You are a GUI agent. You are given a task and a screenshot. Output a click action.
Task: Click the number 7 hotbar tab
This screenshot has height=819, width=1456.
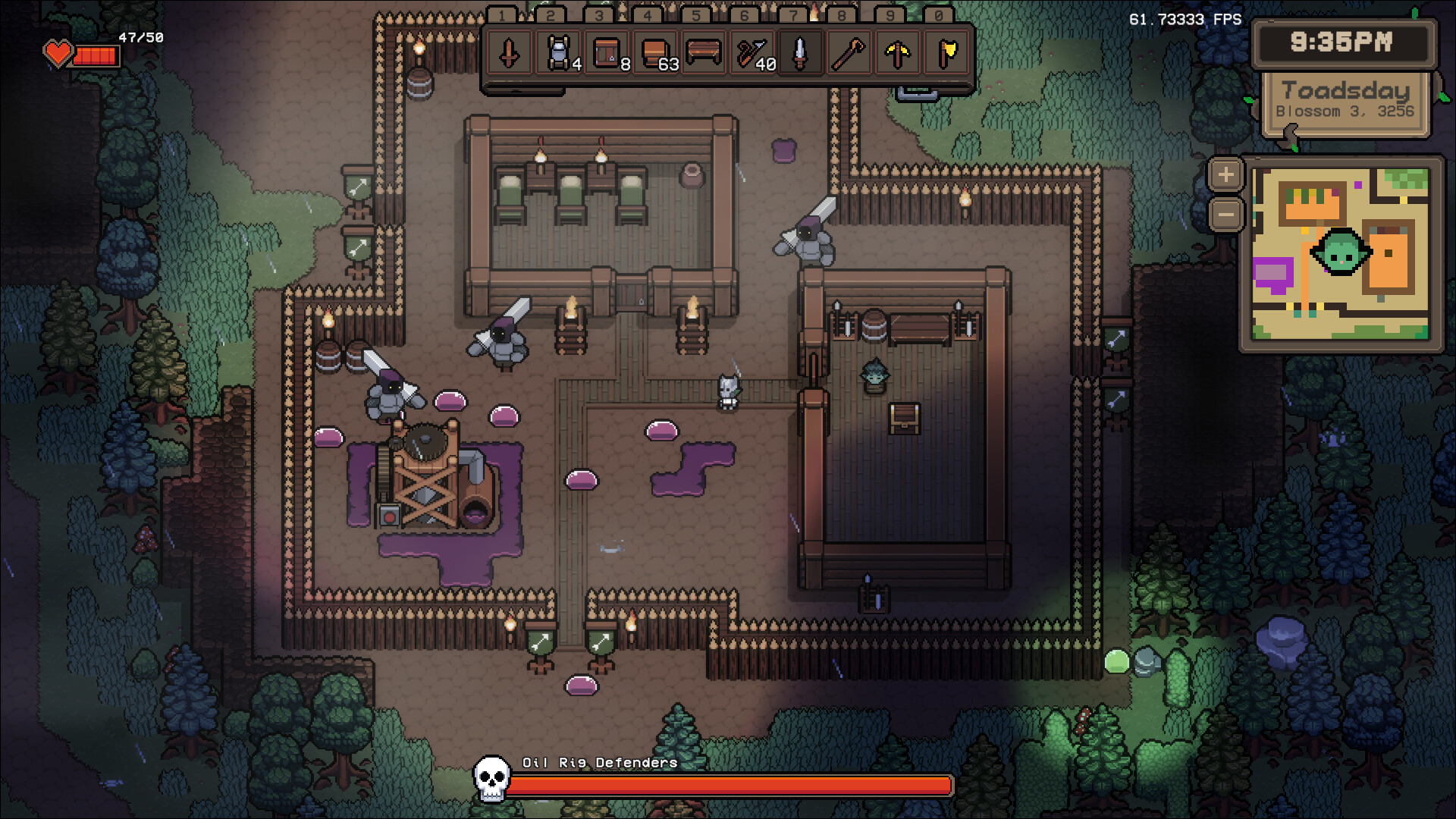coord(792,14)
